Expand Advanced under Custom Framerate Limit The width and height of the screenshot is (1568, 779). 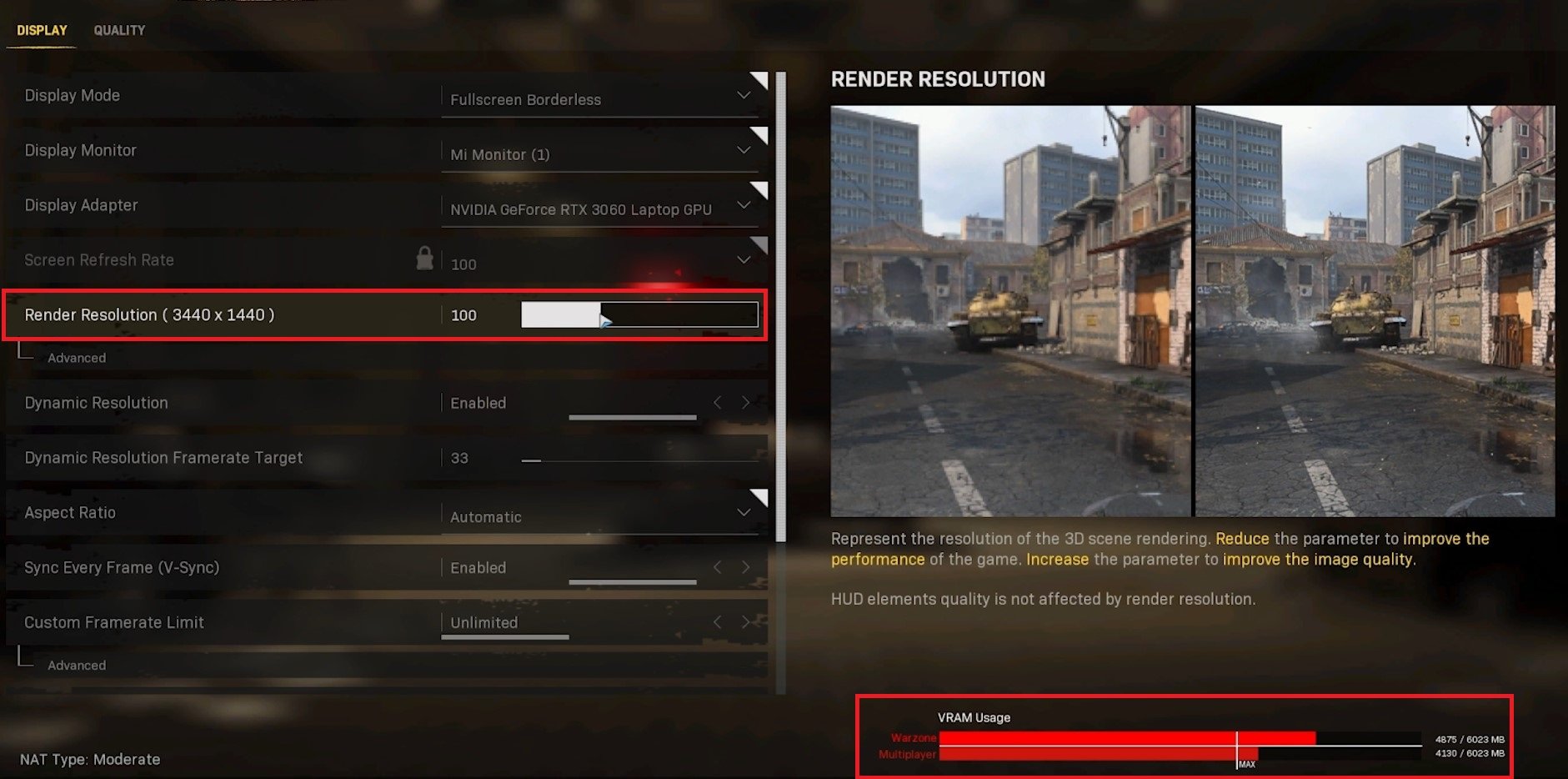(77, 666)
